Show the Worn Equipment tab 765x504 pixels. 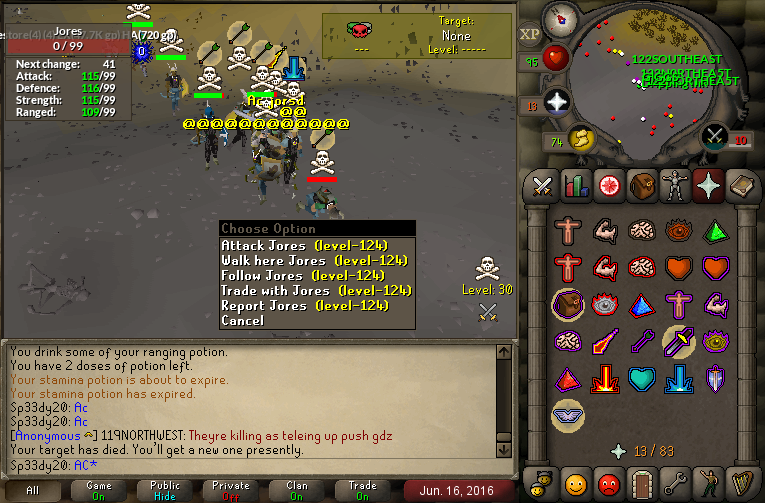coord(674,185)
